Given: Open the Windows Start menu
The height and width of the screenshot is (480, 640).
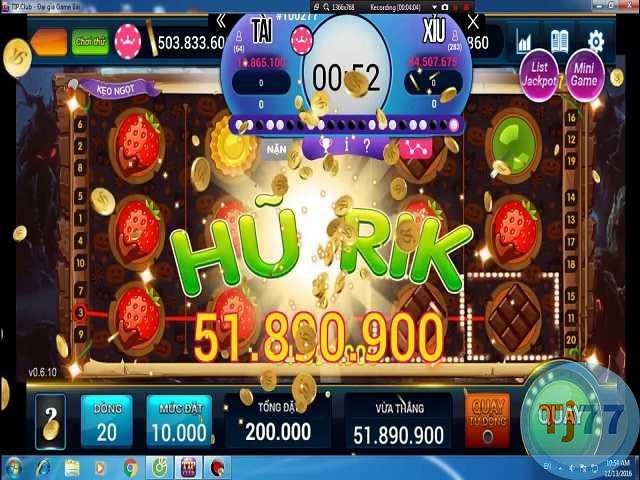Looking at the screenshot, I should (x=14, y=467).
